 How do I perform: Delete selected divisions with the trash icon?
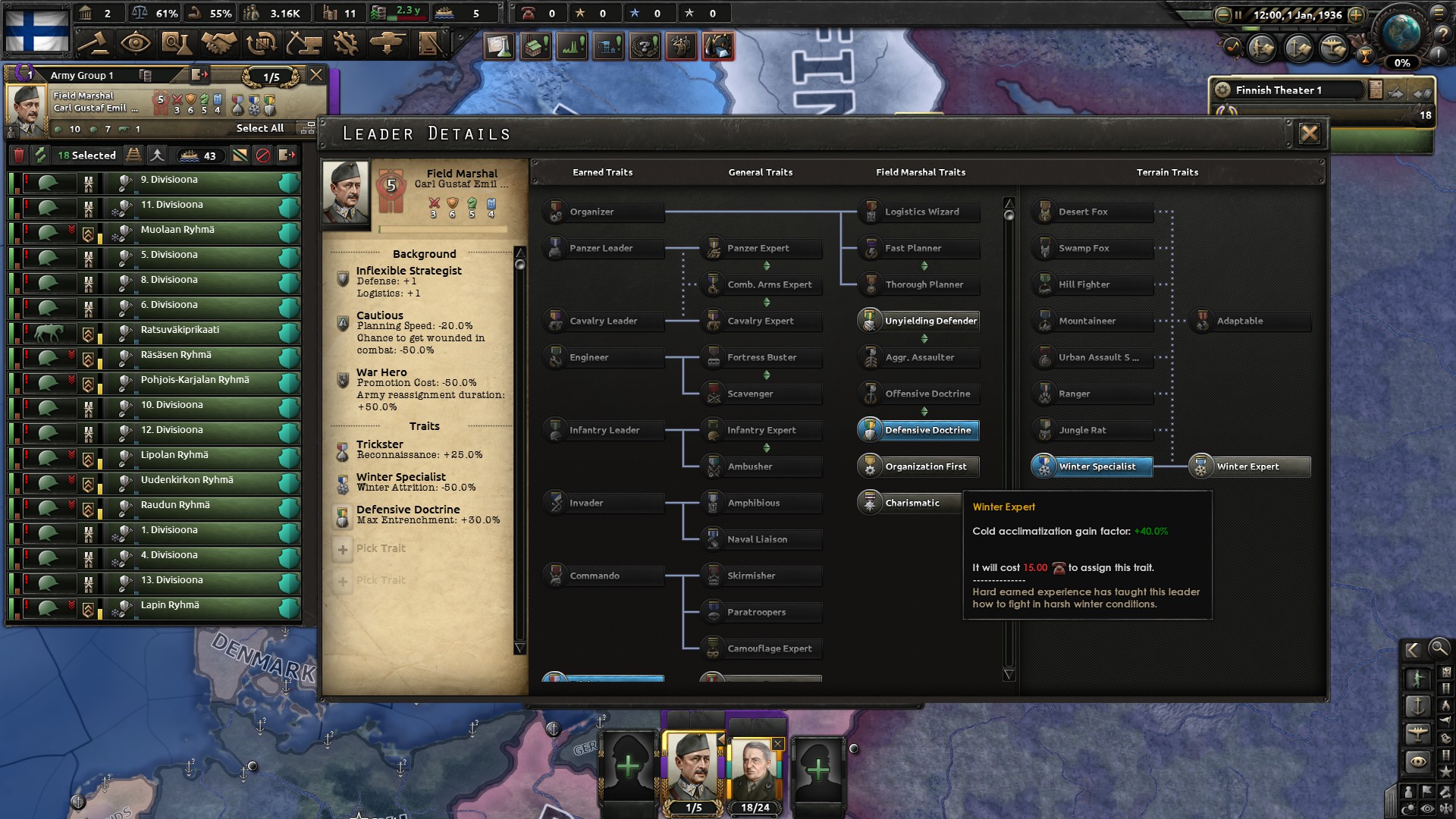(20, 154)
